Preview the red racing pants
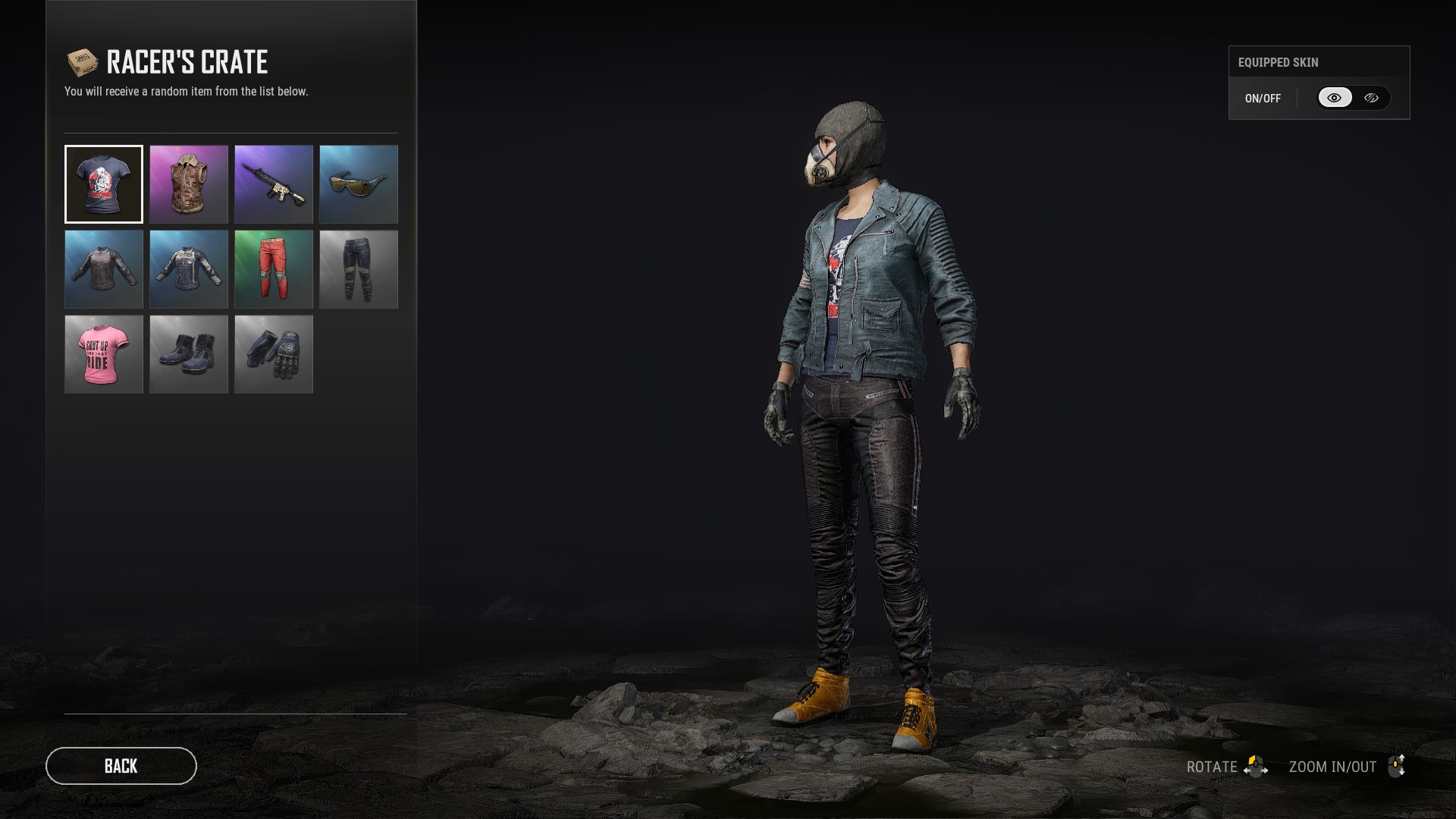 [274, 269]
